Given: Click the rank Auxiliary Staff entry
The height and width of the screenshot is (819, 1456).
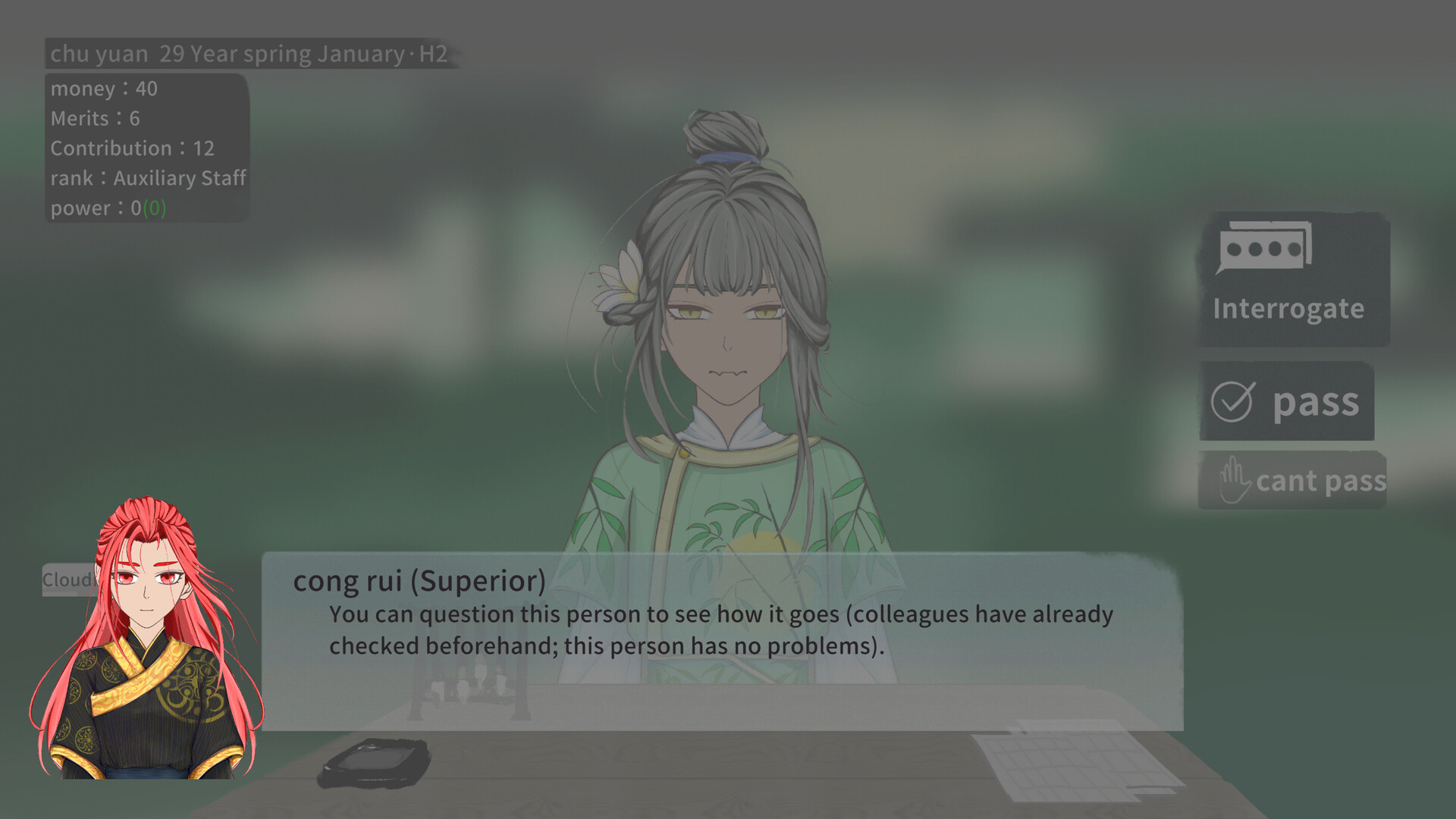Looking at the screenshot, I should pyautogui.click(x=148, y=178).
